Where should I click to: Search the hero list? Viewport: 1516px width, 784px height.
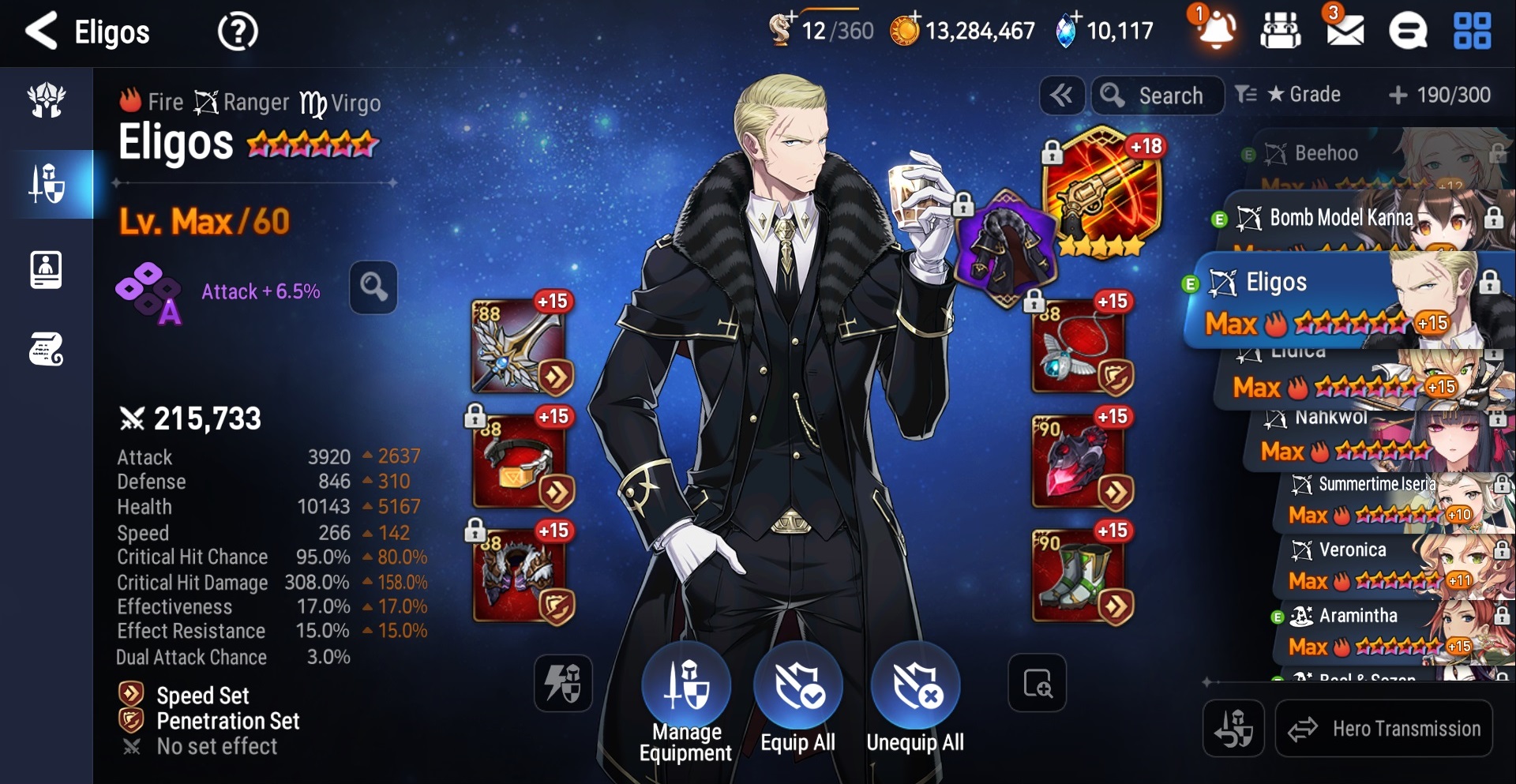click(x=1158, y=96)
